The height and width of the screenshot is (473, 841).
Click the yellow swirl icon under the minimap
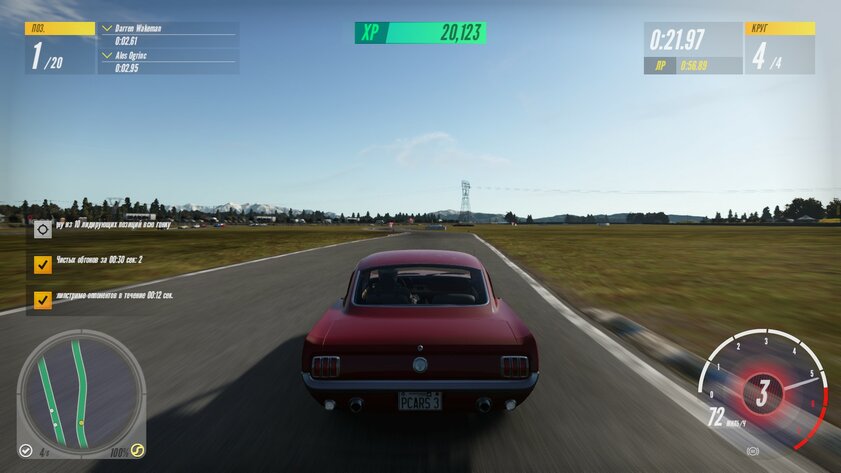coord(137,451)
